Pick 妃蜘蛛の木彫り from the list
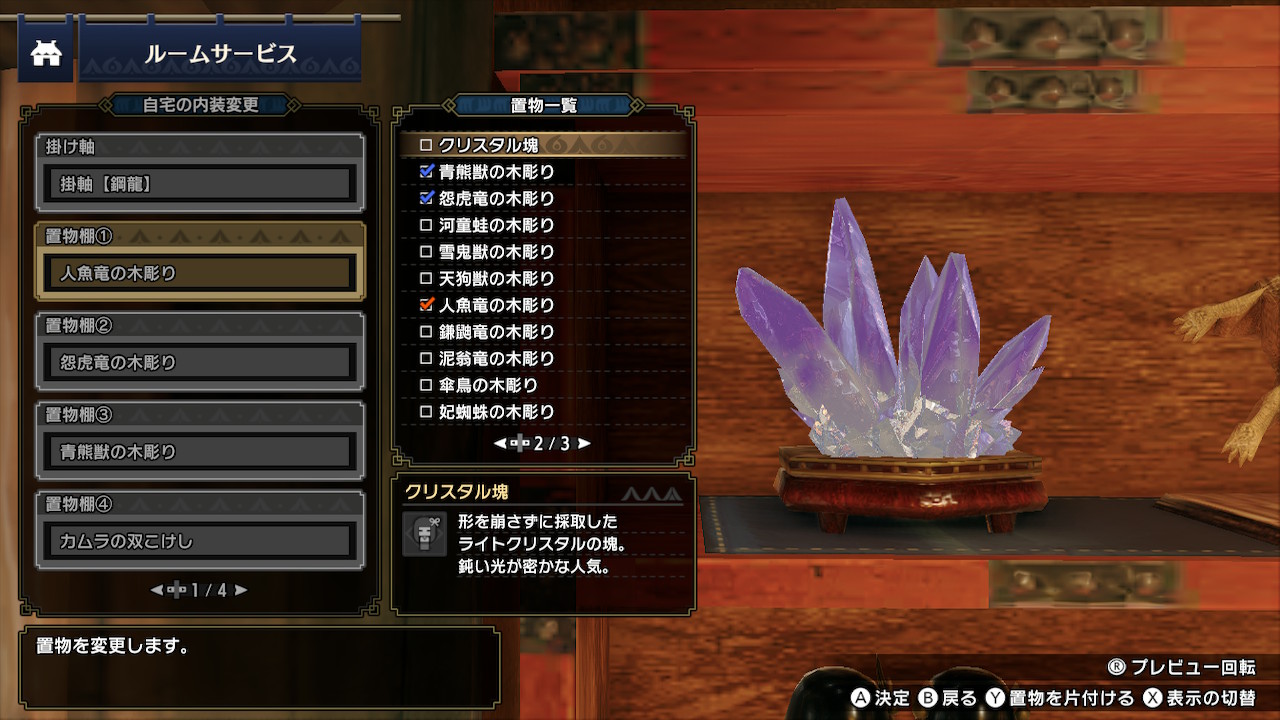The width and height of the screenshot is (1280, 720). point(496,412)
